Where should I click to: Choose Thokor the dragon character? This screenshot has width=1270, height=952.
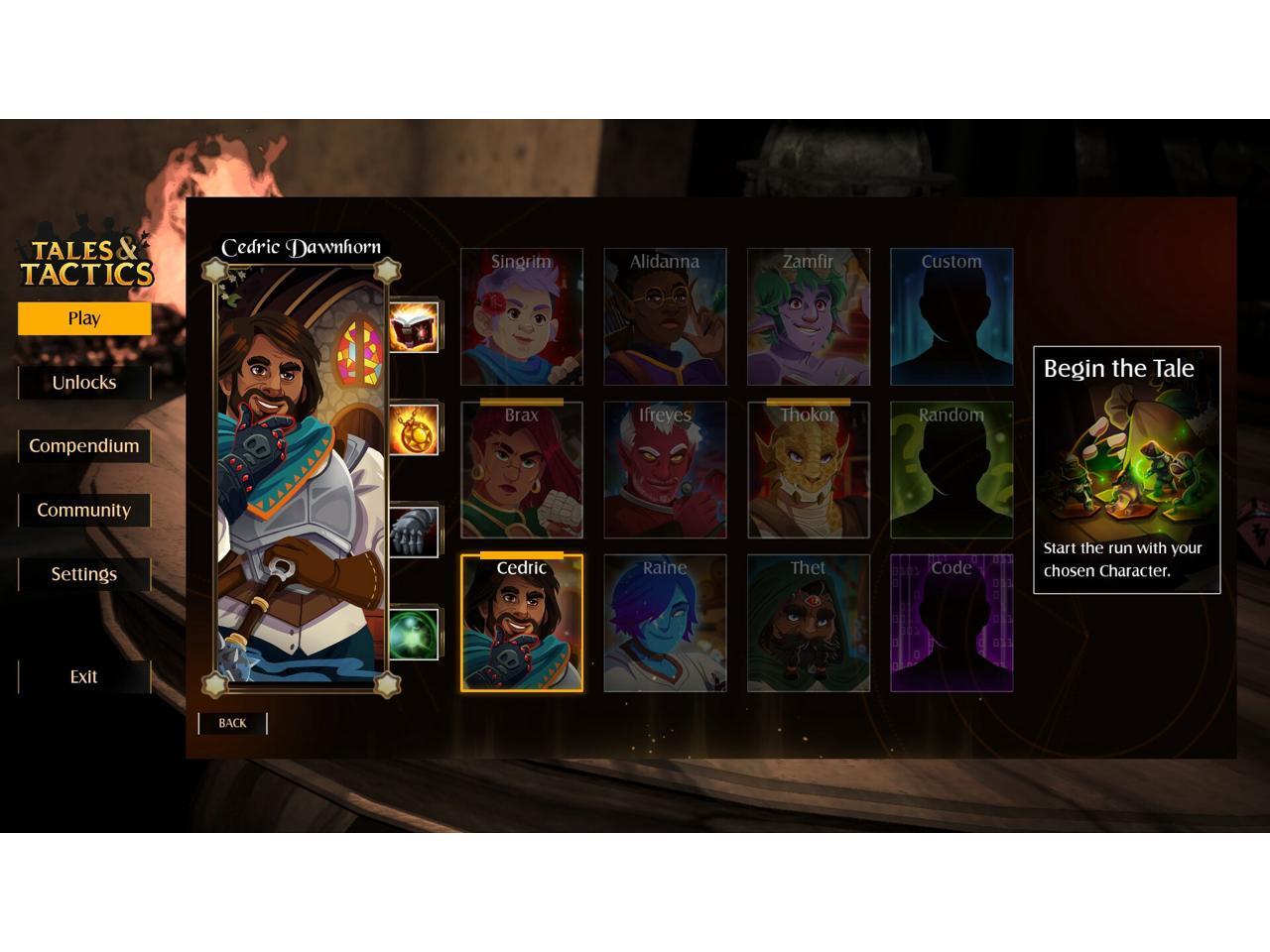coord(809,470)
